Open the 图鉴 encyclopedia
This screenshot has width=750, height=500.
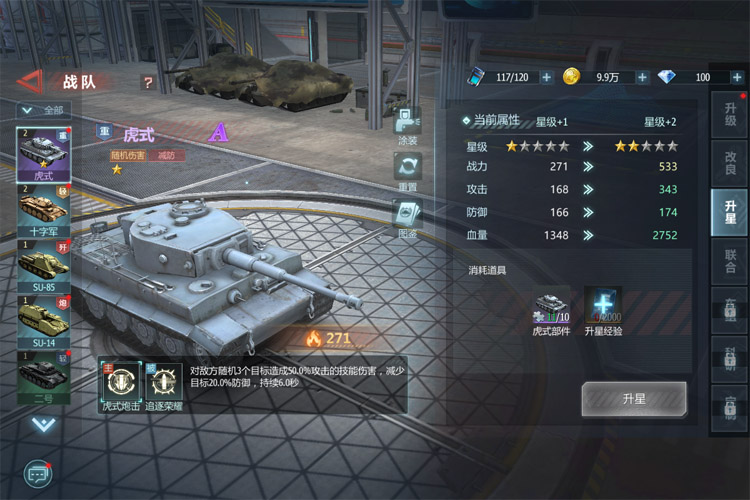click(x=407, y=220)
